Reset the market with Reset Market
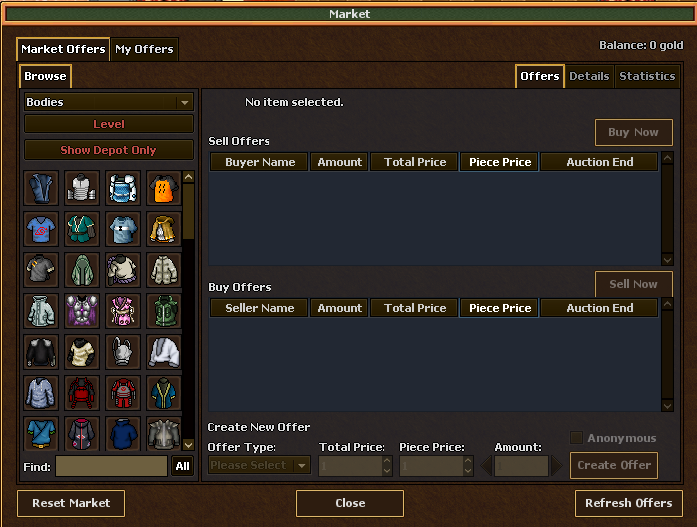This screenshot has width=697, height=527. [71, 503]
